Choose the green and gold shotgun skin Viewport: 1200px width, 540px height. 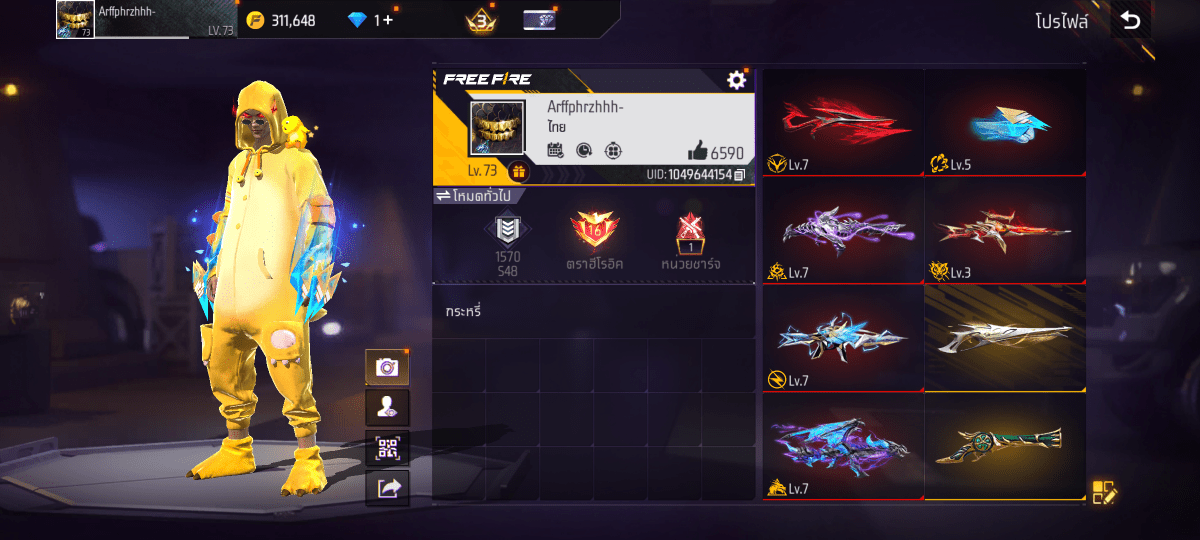pyautogui.click(x=1005, y=446)
